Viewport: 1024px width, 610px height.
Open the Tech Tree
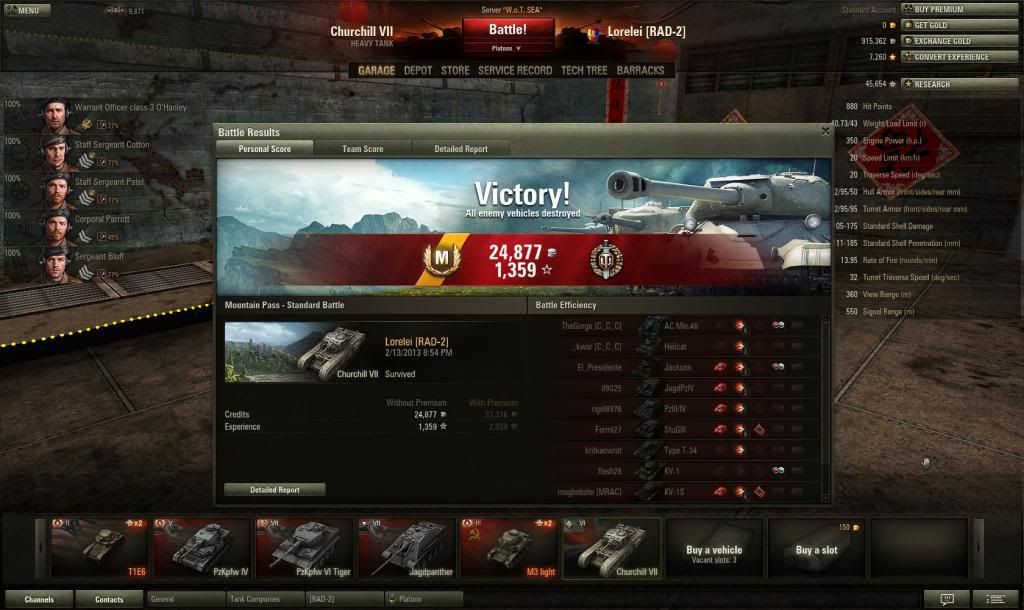pyautogui.click(x=584, y=71)
